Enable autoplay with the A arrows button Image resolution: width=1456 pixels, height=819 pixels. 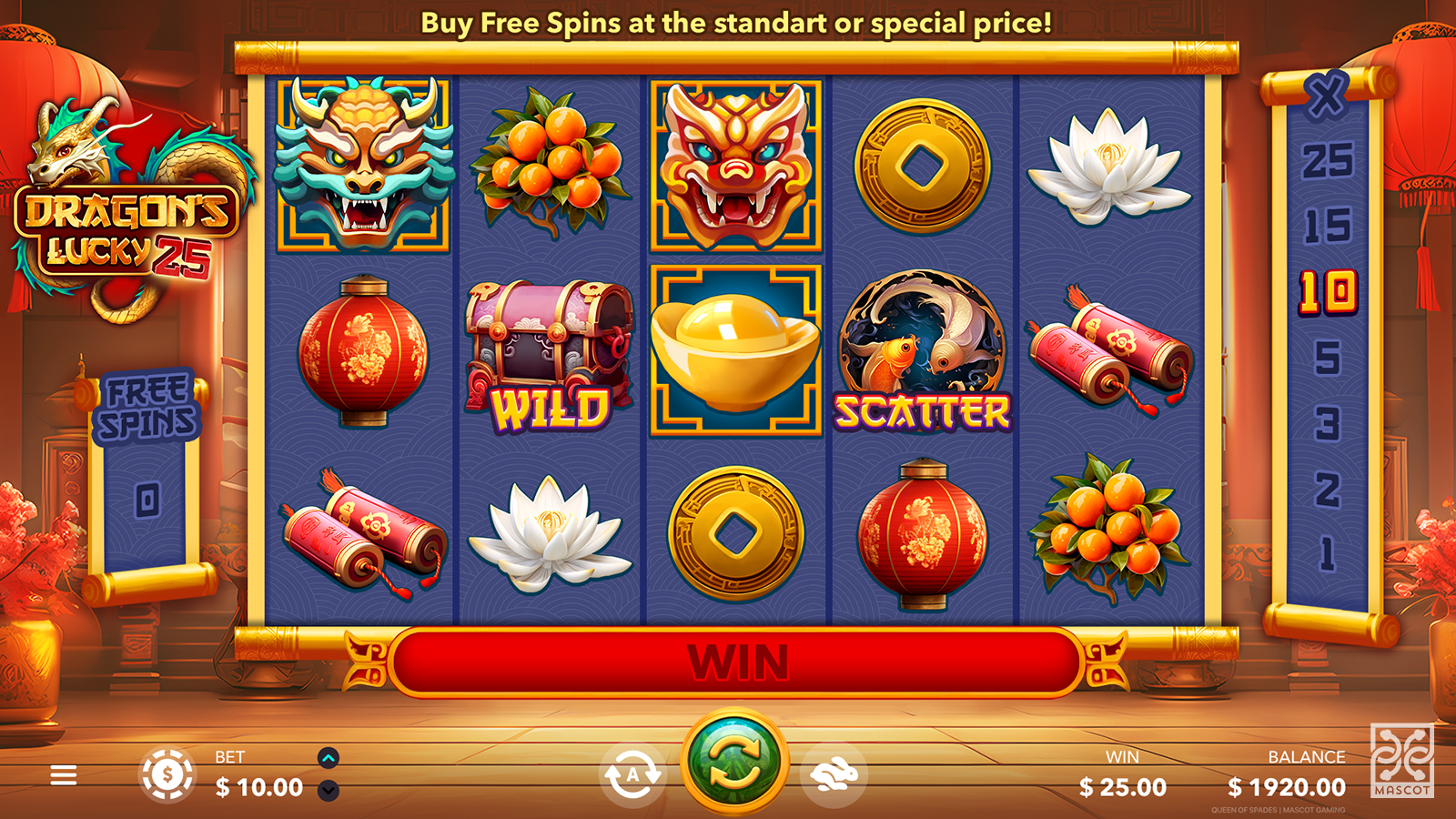(632, 775)
